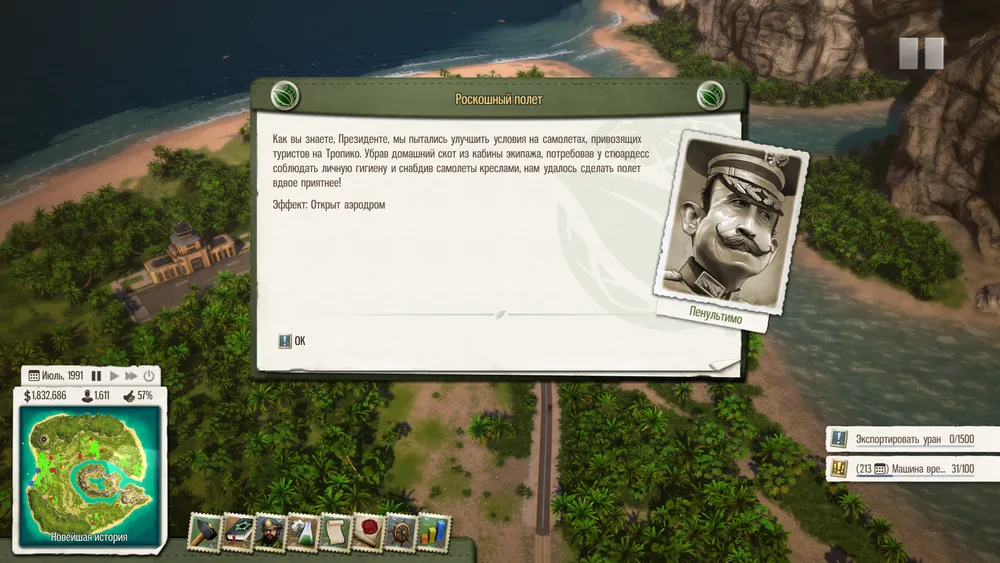
Task: Click the power icon beside the speed controls
Action: pyautogui.click(x=149, y=376)
